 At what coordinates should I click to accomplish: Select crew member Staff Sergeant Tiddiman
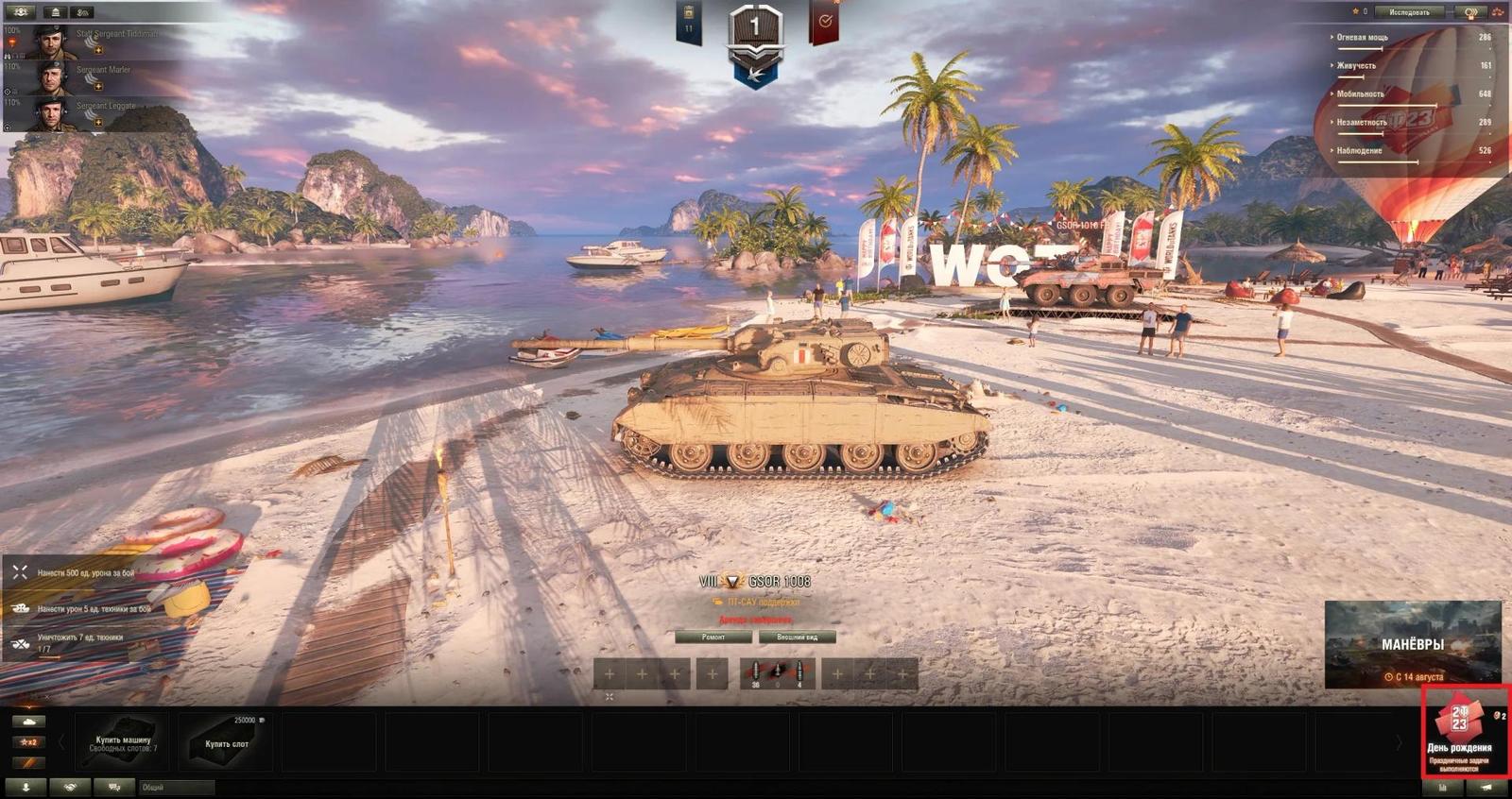tap(94, 42)
